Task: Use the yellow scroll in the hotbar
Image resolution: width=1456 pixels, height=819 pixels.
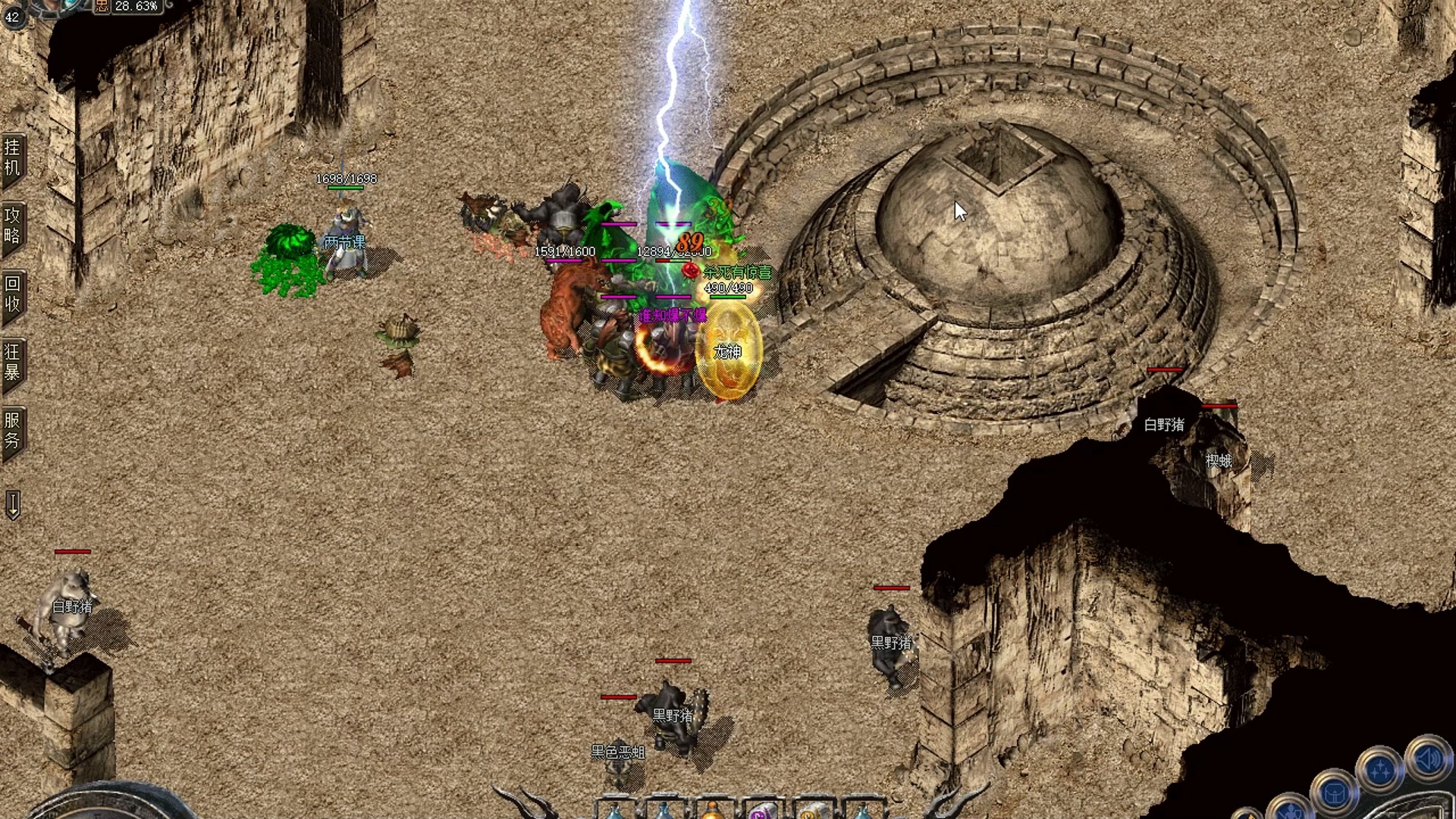Action: (x=810, y=812)
